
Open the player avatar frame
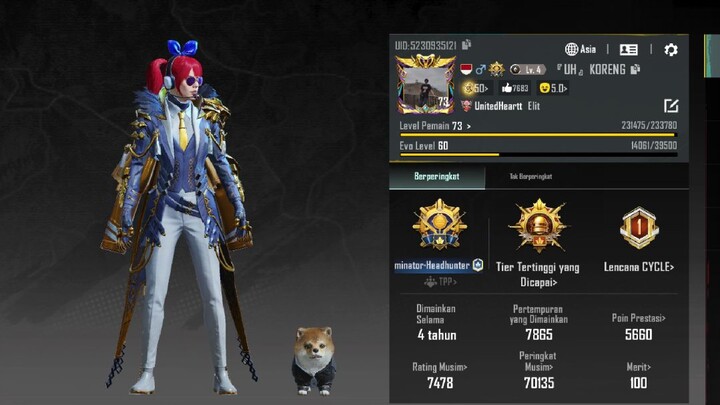pyautogui.click(x=426, y=84)
